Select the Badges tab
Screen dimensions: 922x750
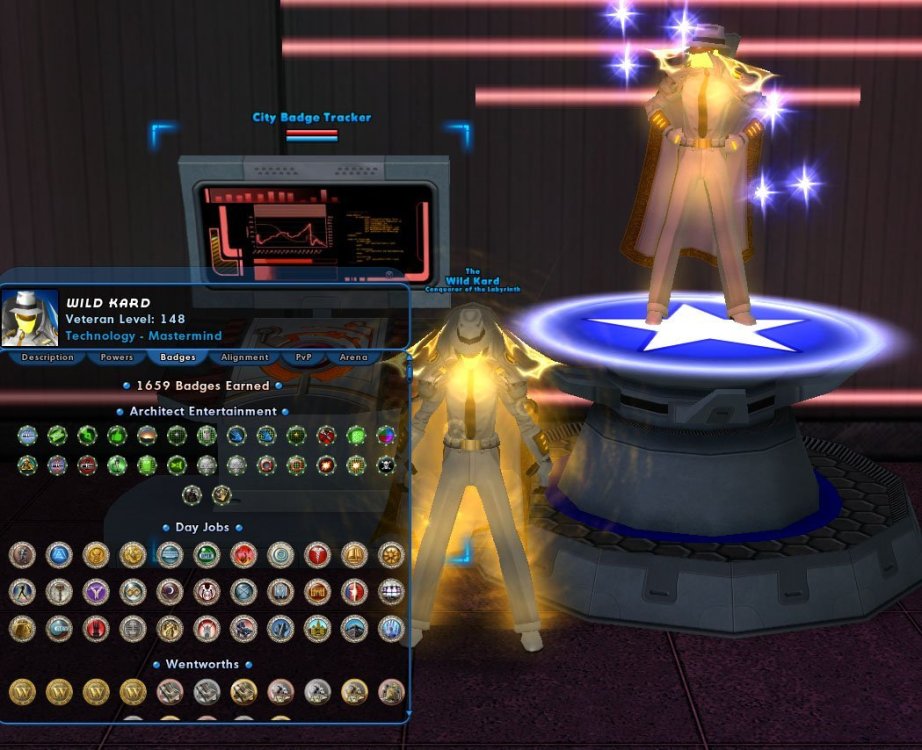177,357
